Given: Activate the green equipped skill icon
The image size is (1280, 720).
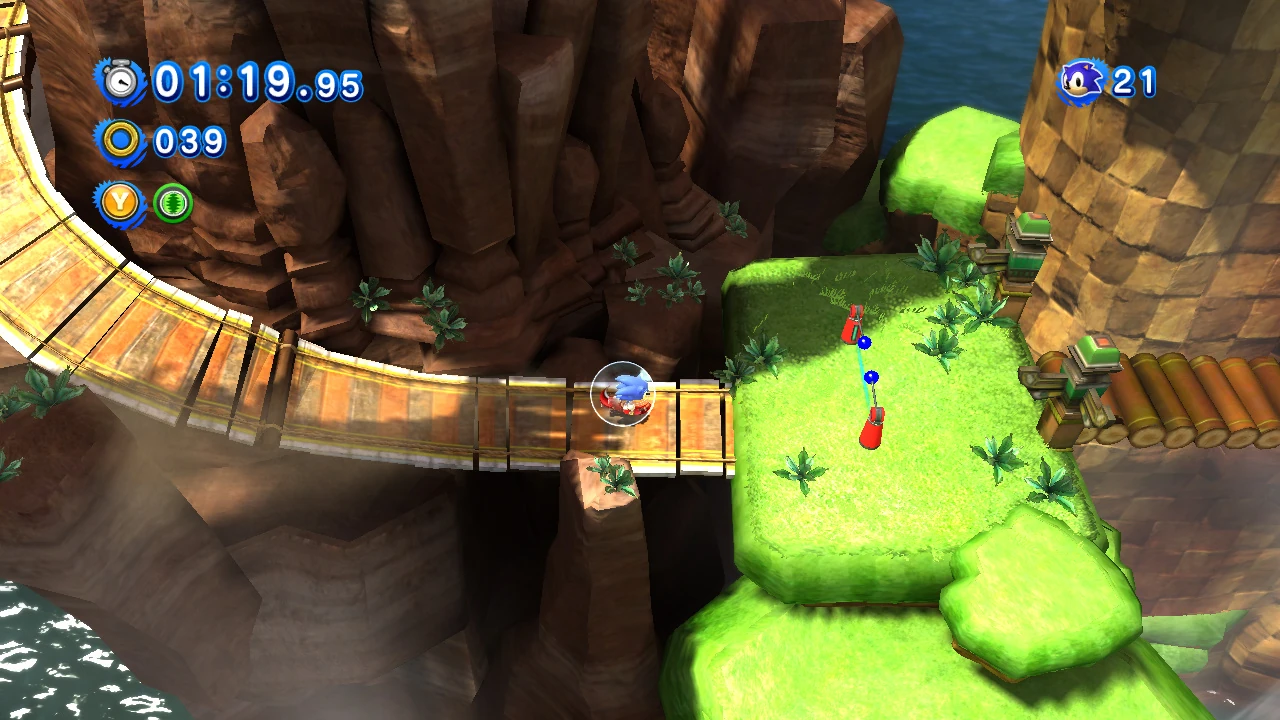Looking at the screenshot, I should pos(172,203).
